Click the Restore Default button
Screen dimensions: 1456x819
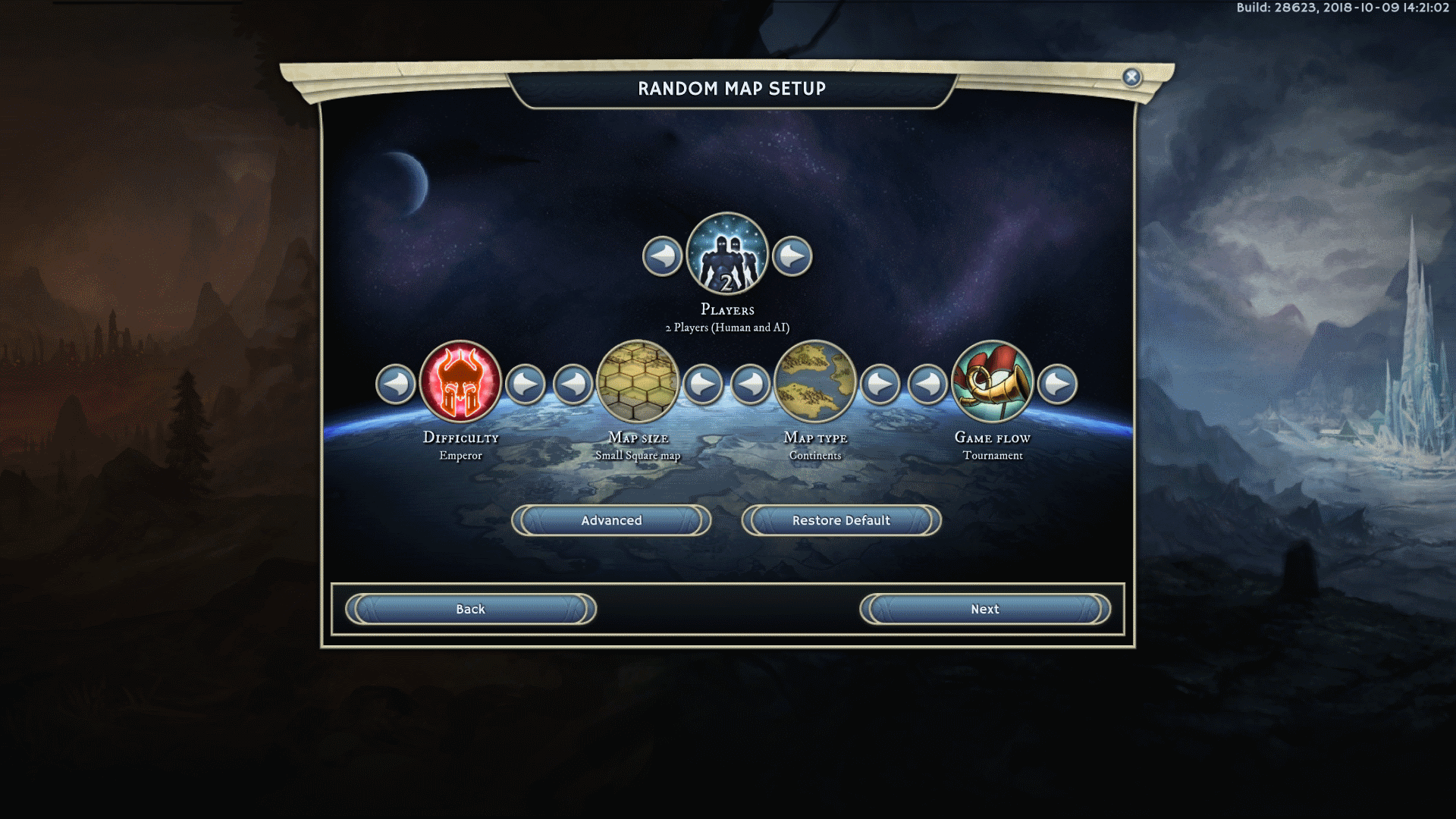(x=841, y=520)
